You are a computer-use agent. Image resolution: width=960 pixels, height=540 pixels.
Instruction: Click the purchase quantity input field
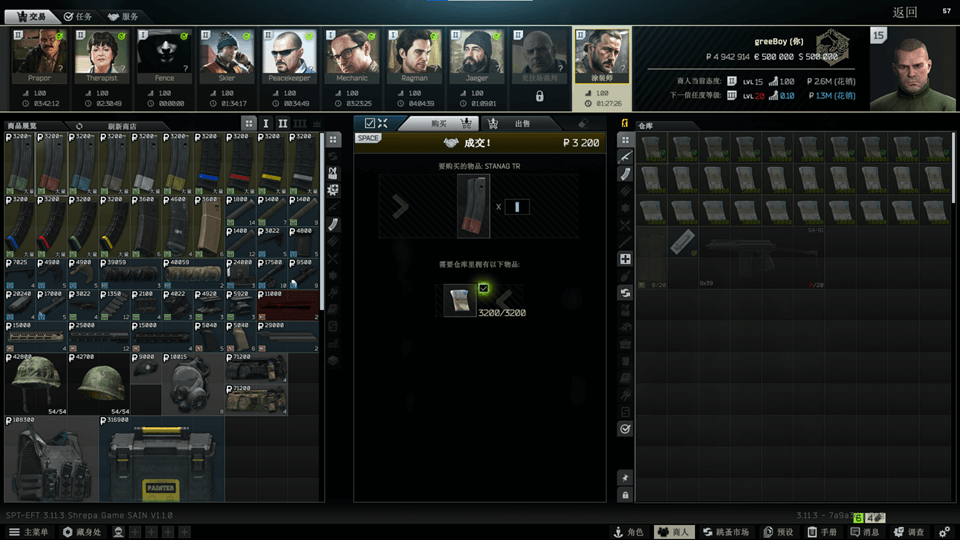pyautogui.click(x=517, y=207)
